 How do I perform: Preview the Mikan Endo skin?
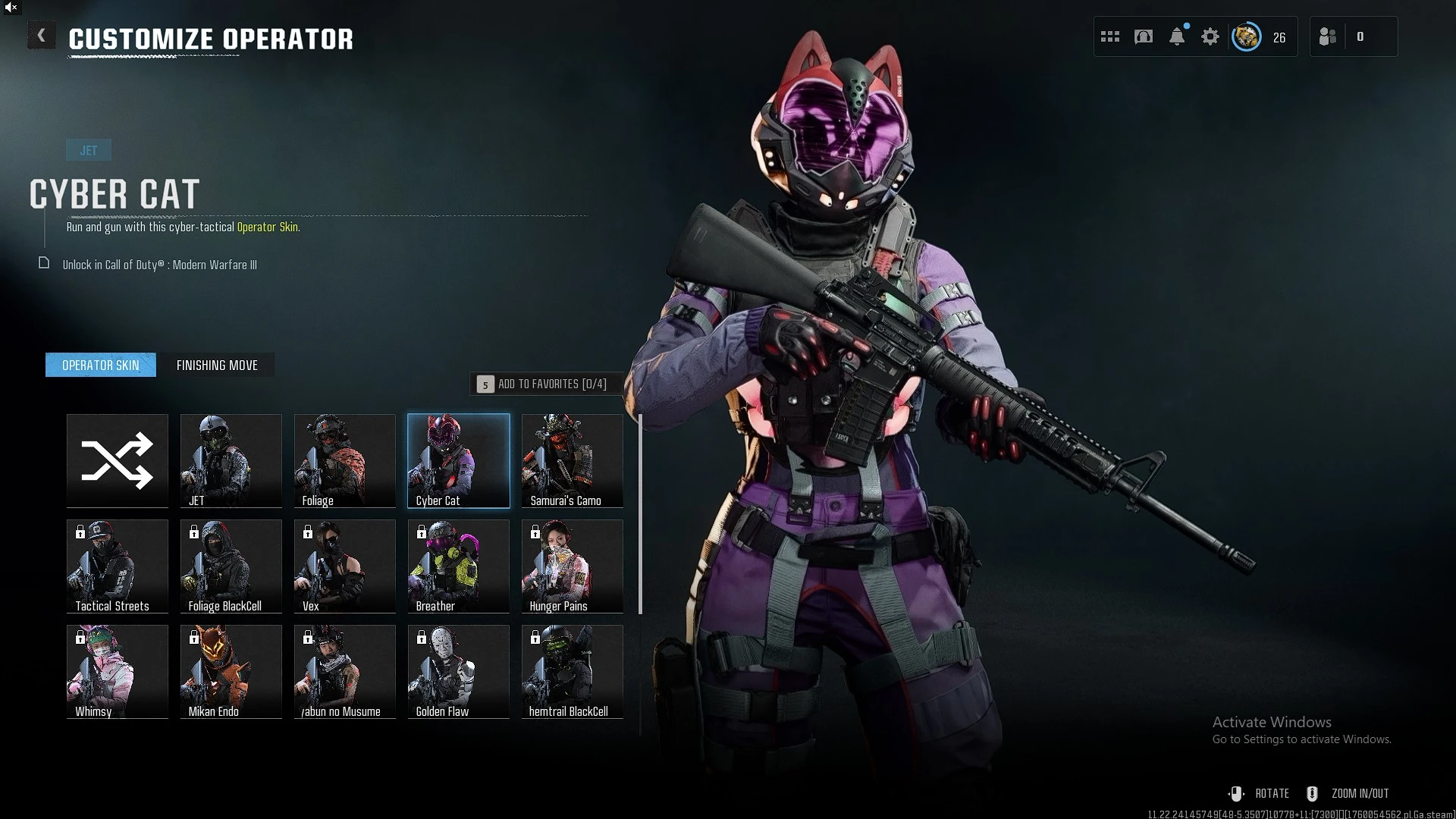pyautogui.click(x=231, y=671)
